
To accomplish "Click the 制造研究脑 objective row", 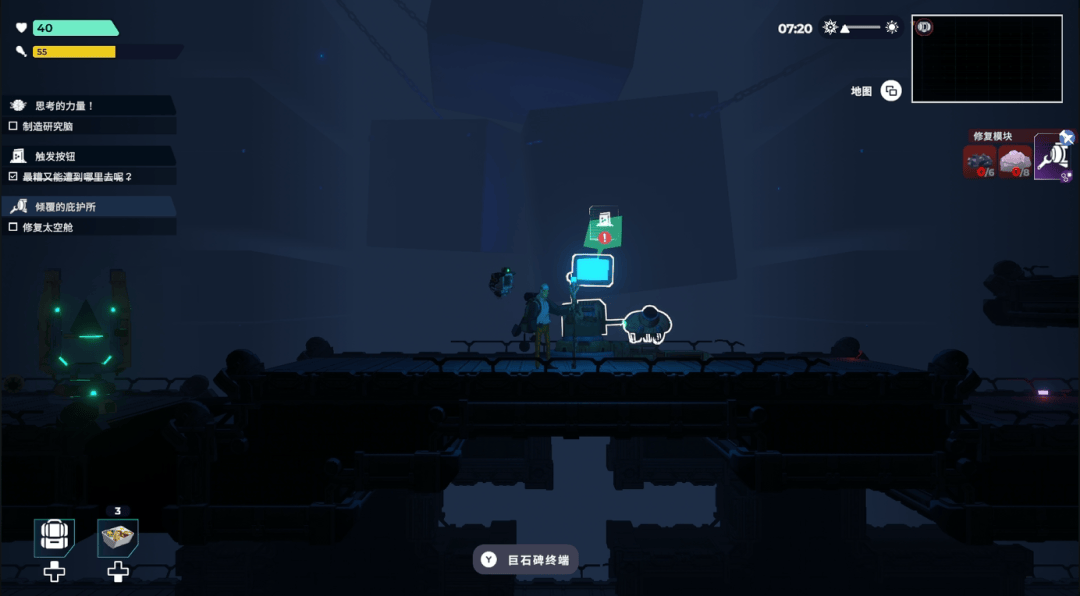I will point(88,127).
